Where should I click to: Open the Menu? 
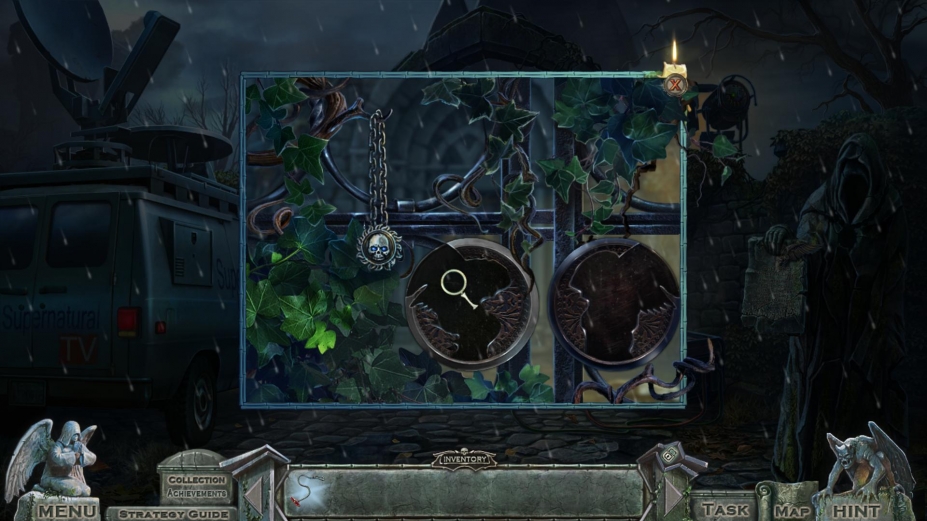point(68,511)
